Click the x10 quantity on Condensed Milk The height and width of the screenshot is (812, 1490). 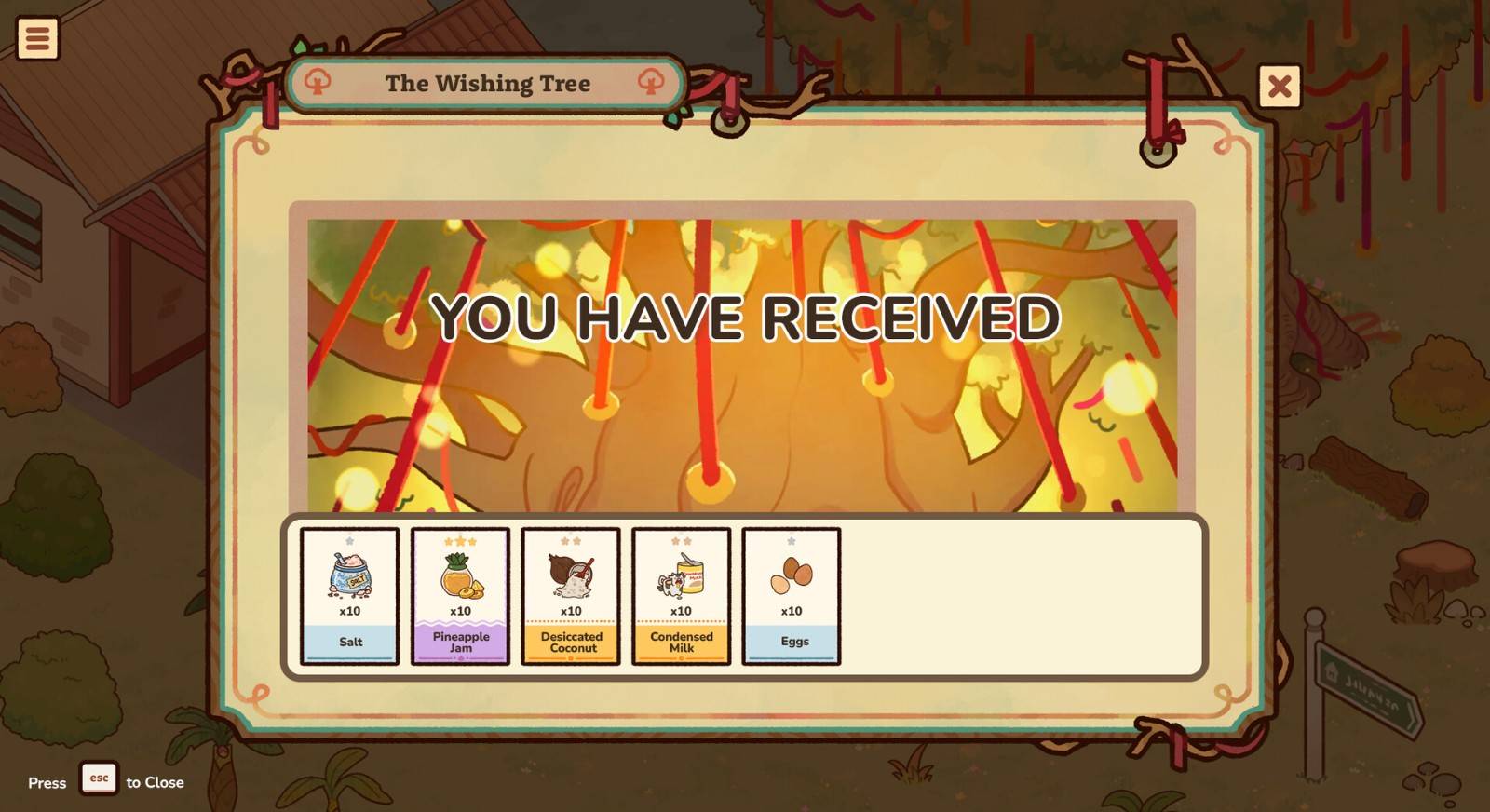681,613
